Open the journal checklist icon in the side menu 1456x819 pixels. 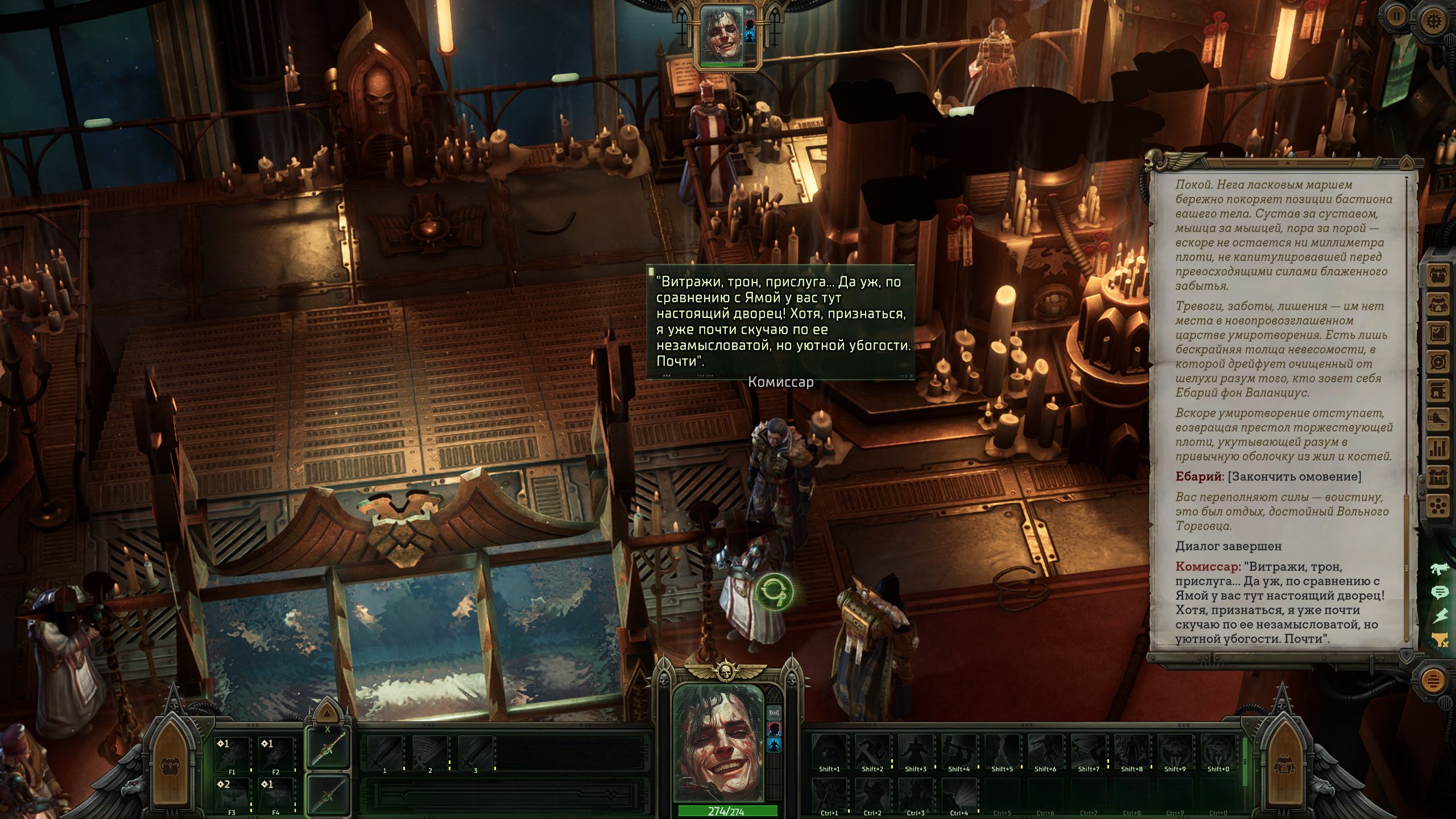pyautogui.click(x=1439, y=333)
